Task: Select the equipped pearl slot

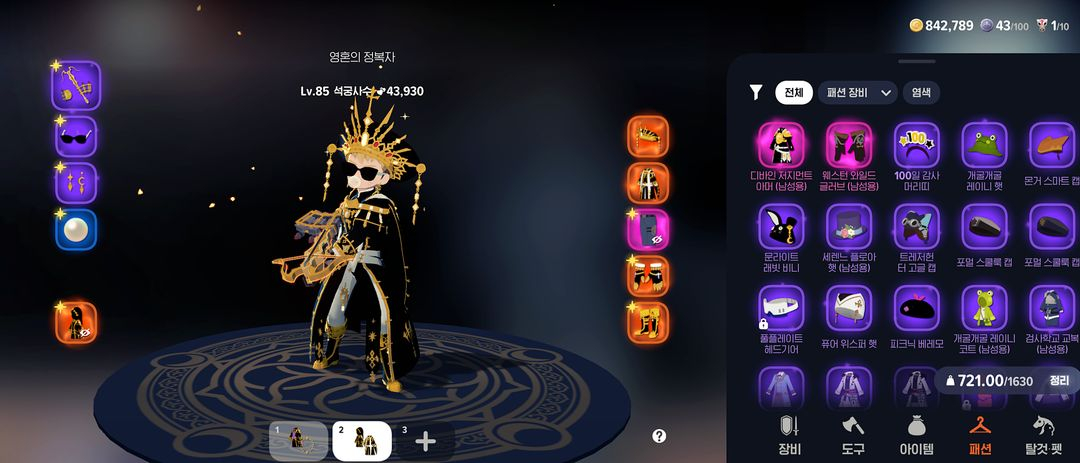Action: coord(76,230)
